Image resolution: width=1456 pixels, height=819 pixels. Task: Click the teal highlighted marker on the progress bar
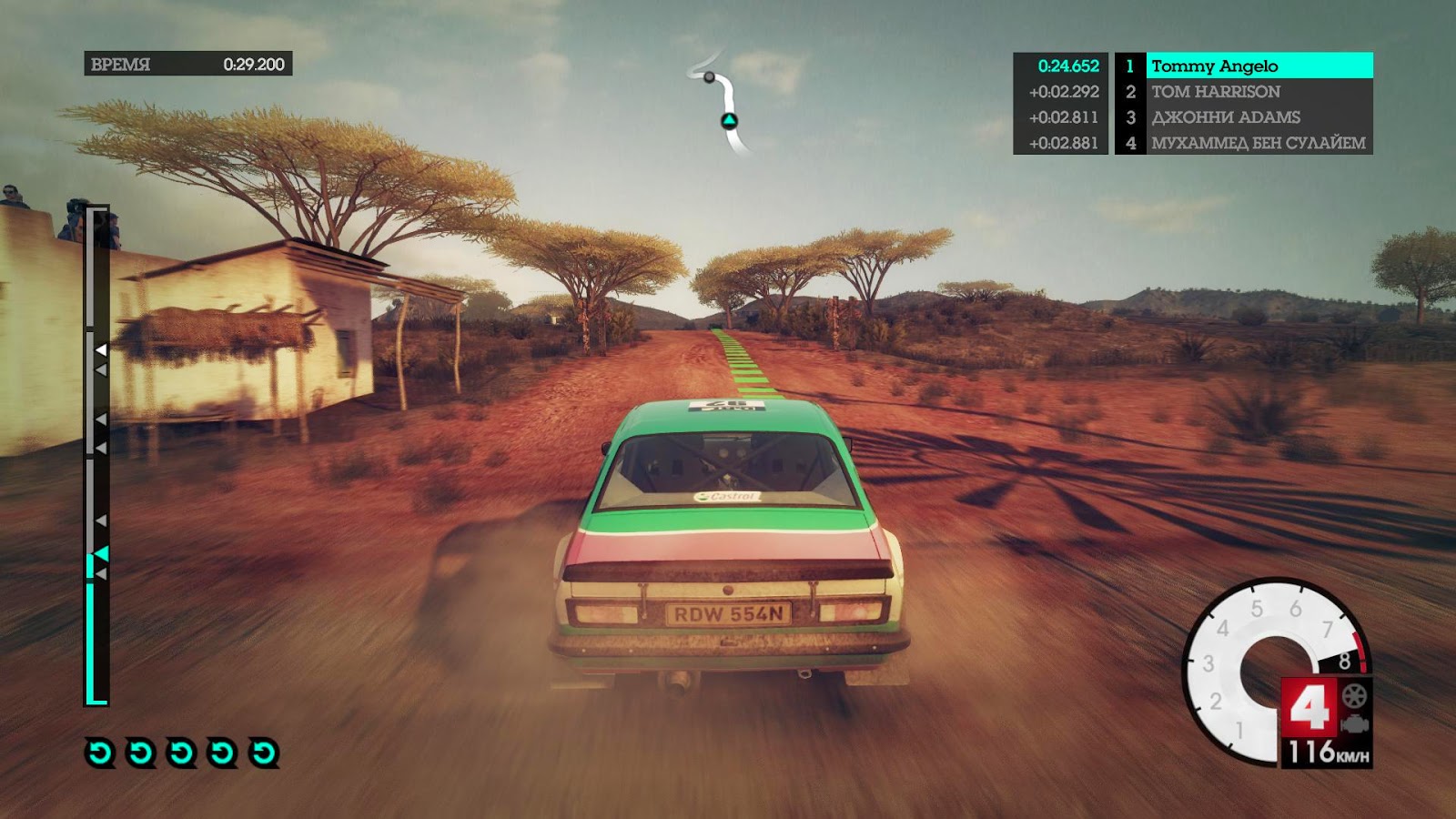click(103, 552)
